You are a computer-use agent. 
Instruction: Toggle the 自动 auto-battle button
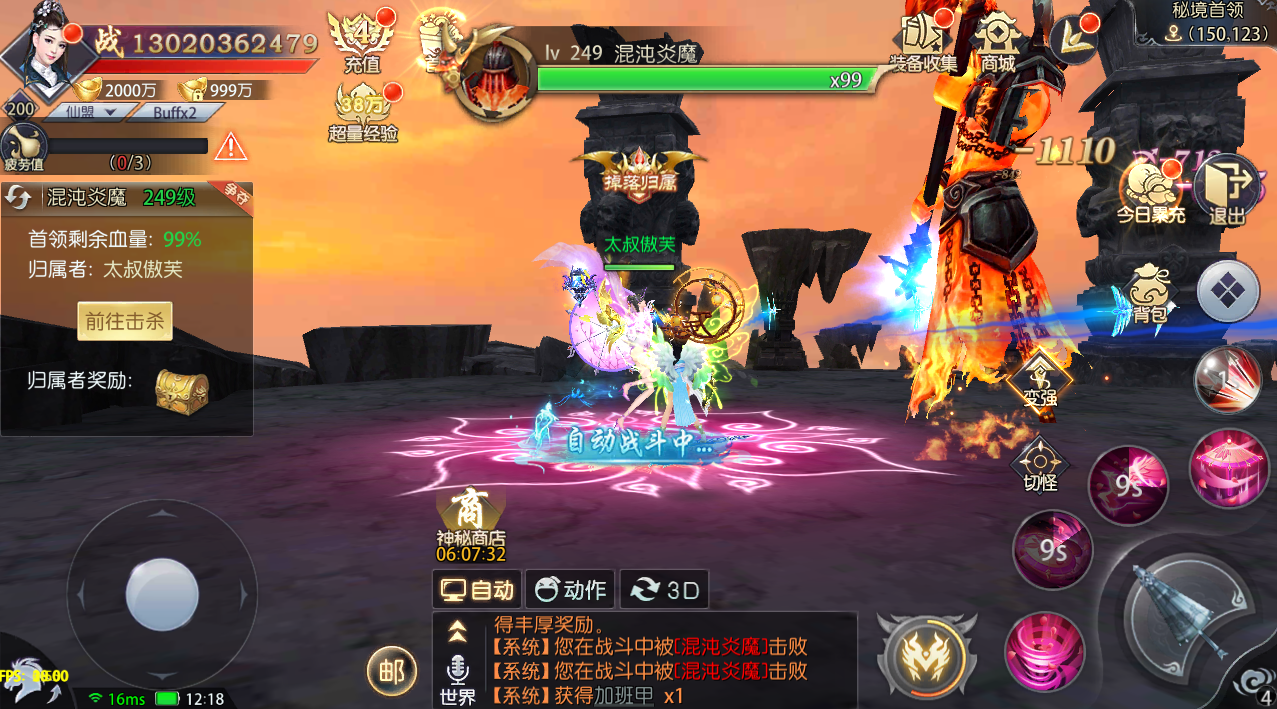[x=478, y=590]
